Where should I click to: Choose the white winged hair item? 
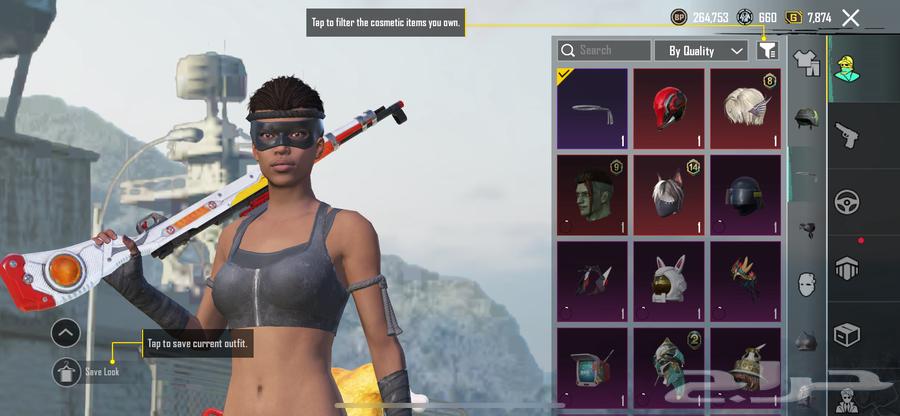tap(745, 108)
